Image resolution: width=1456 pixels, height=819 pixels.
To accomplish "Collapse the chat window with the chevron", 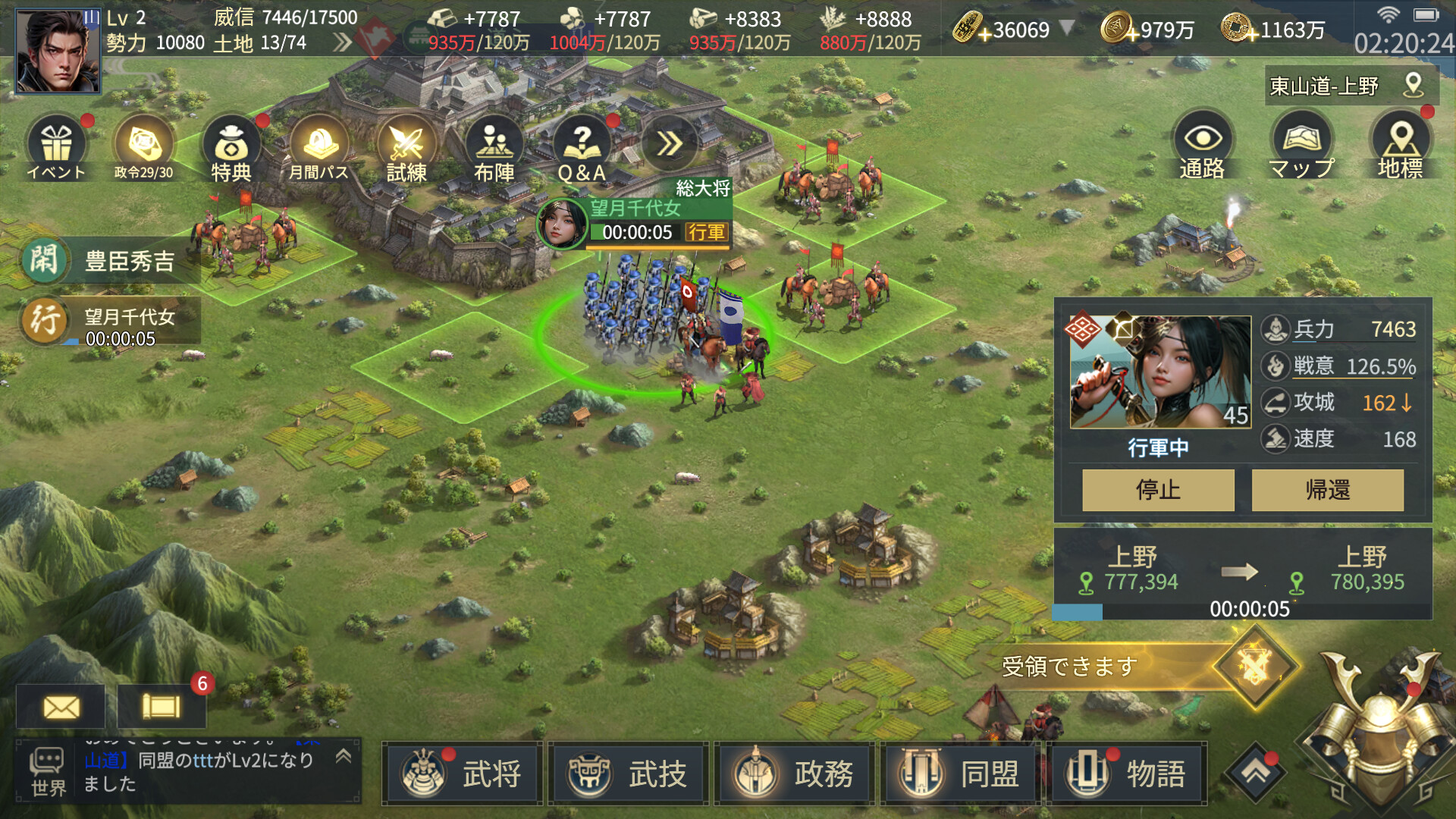I will pyautogui.click(x=344, y=755).
